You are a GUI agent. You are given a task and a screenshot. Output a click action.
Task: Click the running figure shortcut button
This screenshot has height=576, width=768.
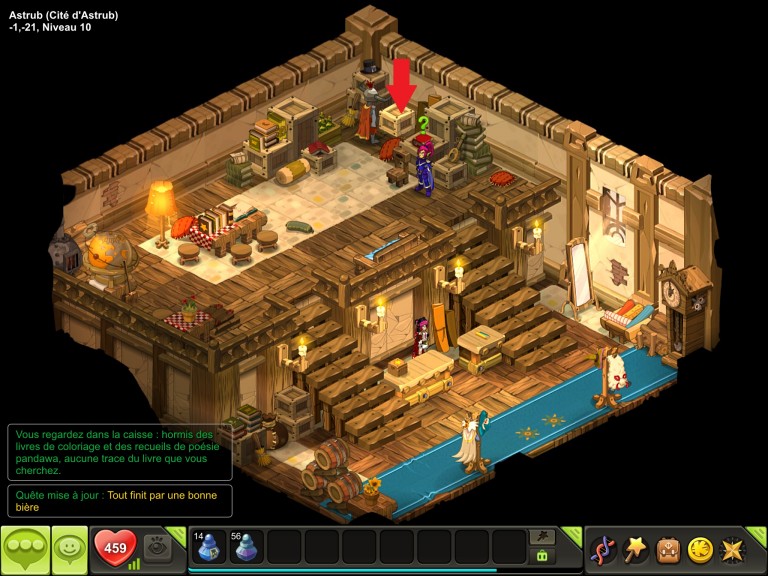[543, 537]
